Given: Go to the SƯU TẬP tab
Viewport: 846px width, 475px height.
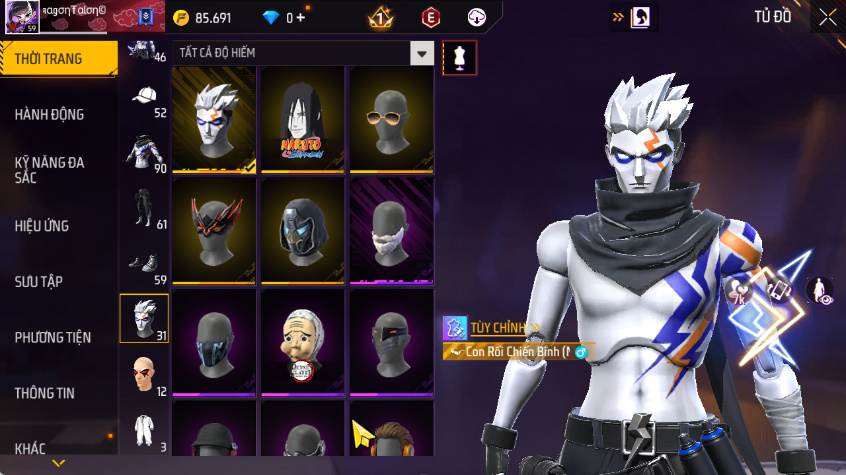Looking at the screenshot, I should click(x=39, y=281).
